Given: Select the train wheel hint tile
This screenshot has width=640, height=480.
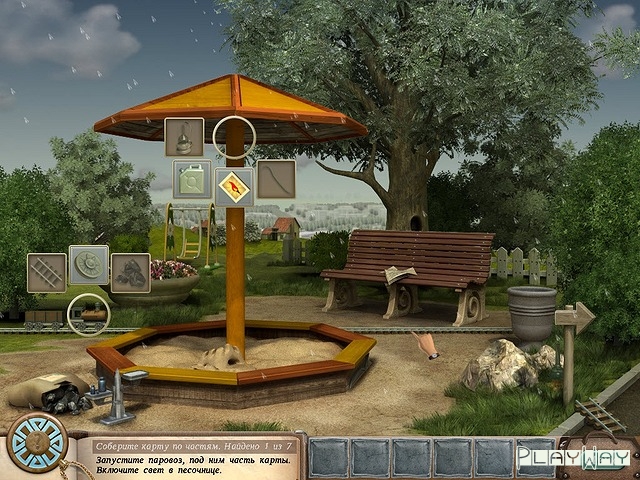Looking at the screenshot, I should [x=89, y=265].
